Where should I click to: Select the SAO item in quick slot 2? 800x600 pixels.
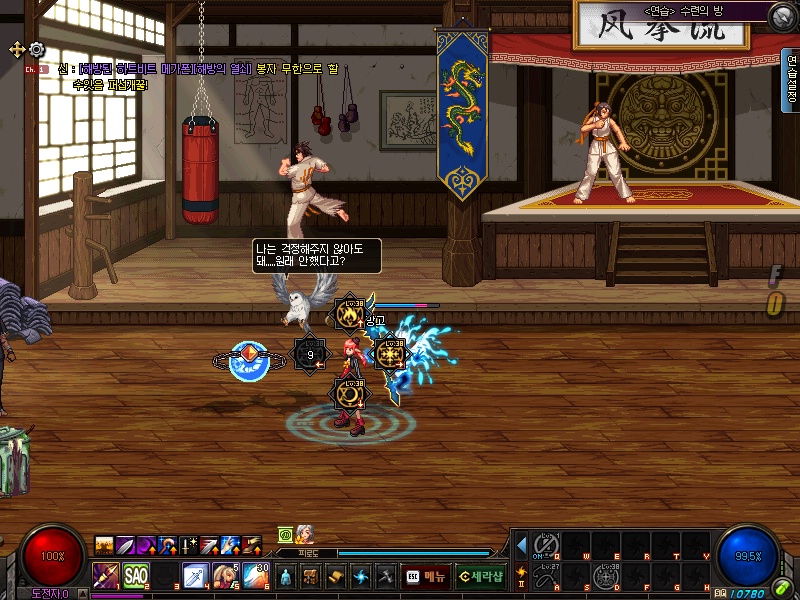[x=136, y=576]
